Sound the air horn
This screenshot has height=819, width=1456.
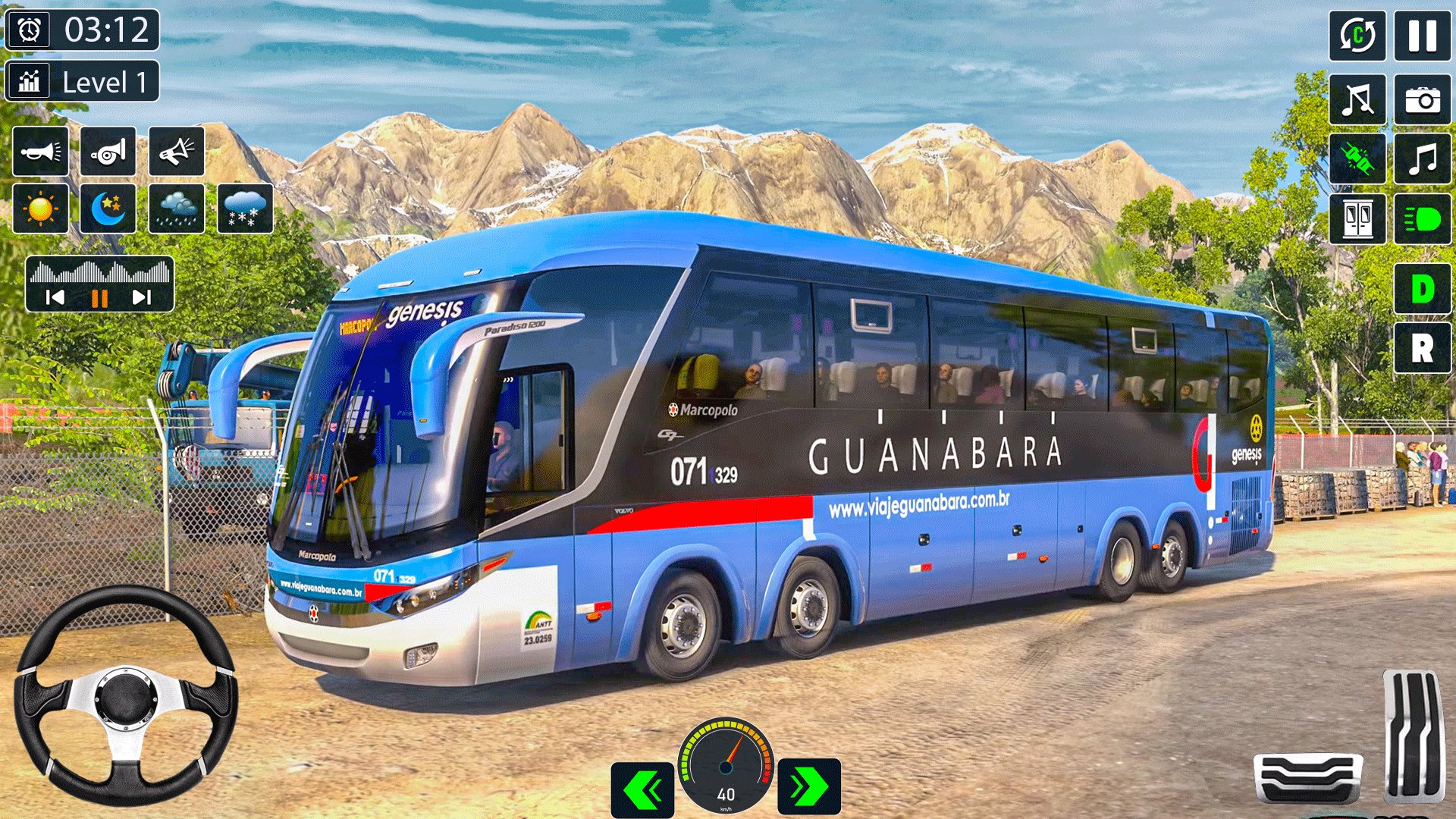(108, 152)
